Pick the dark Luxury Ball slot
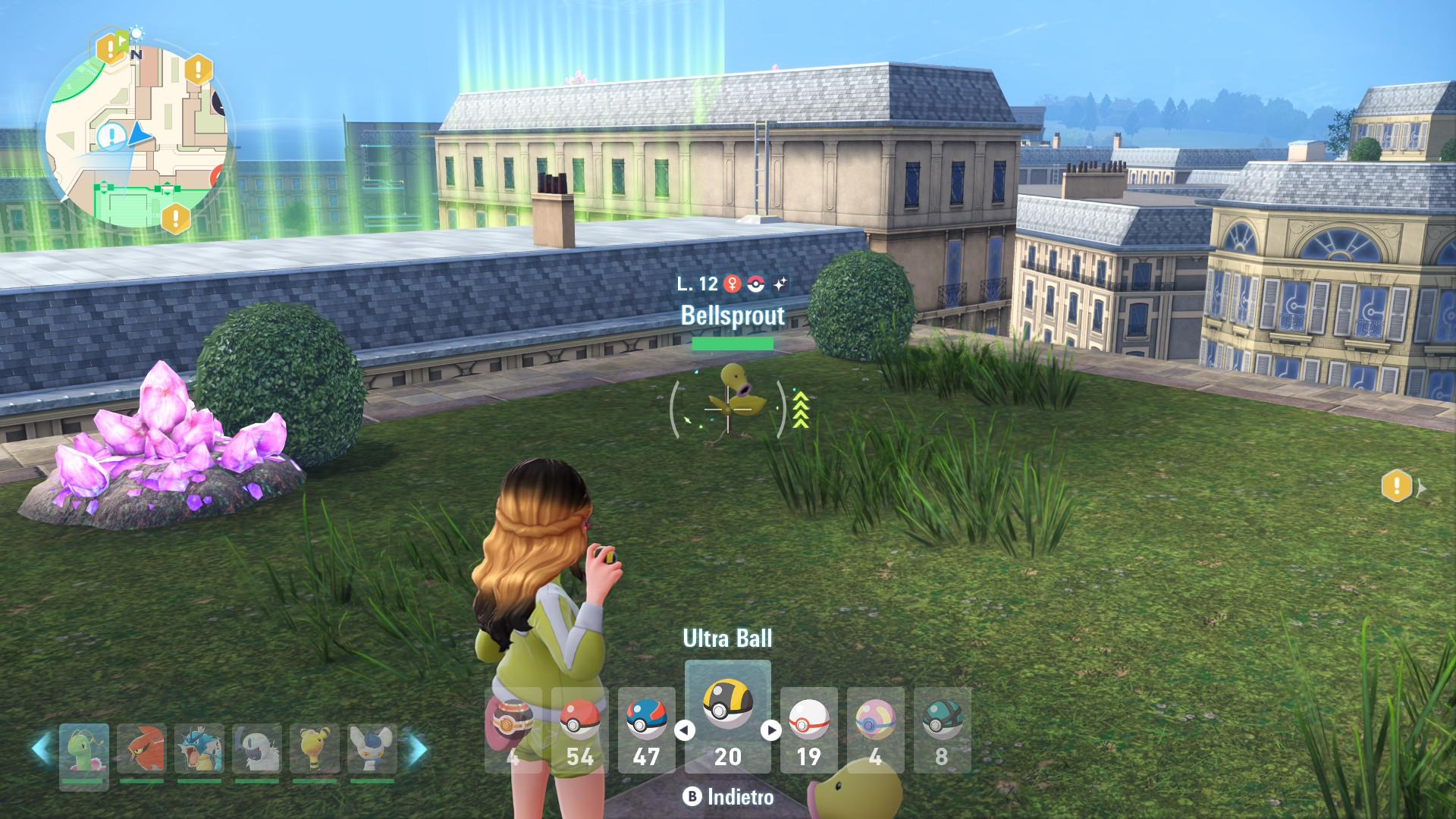 click(x=513, y=729)
